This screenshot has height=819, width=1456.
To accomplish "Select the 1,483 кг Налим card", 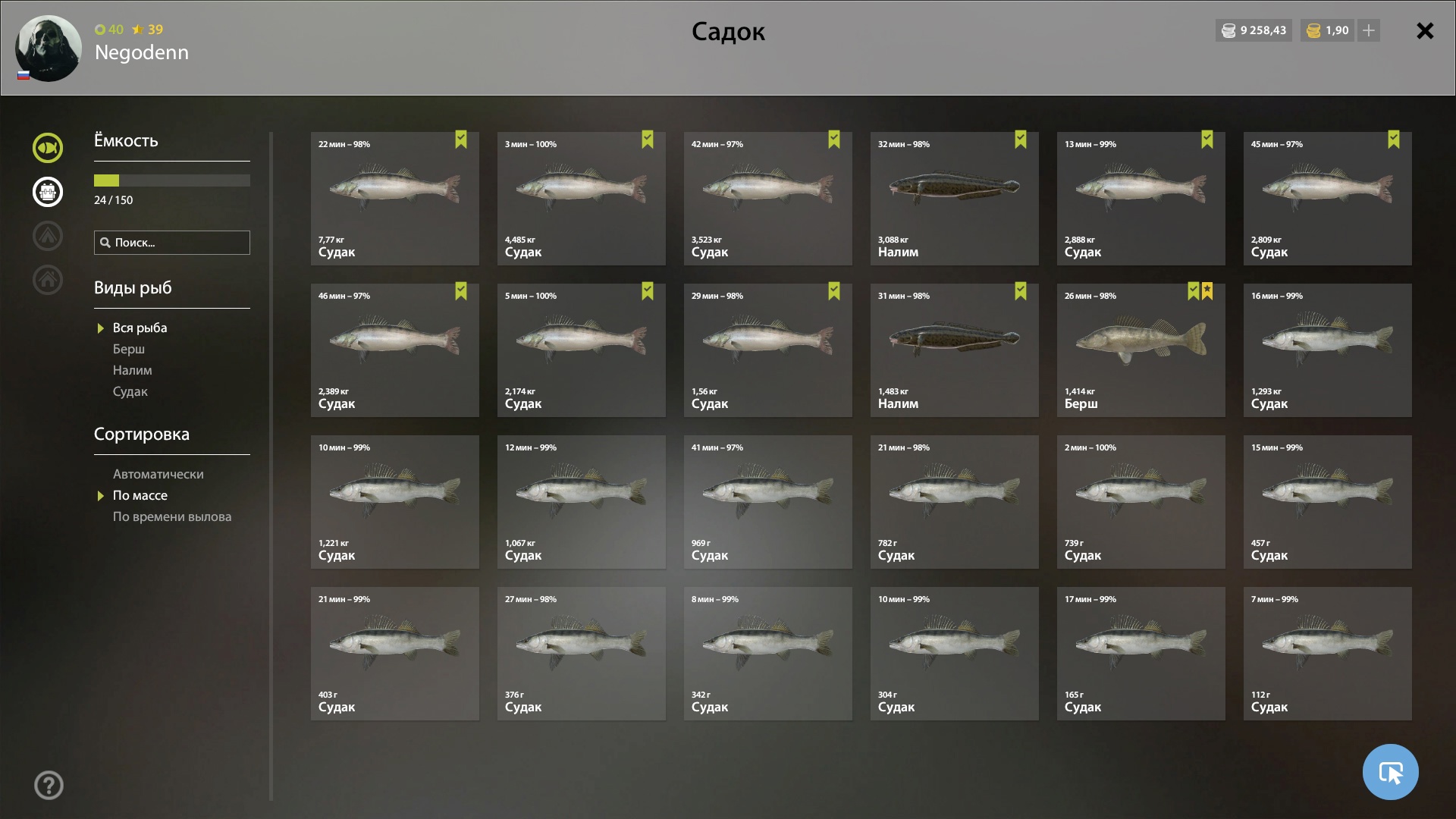I will pyautogui.click(x=954, y=350).
